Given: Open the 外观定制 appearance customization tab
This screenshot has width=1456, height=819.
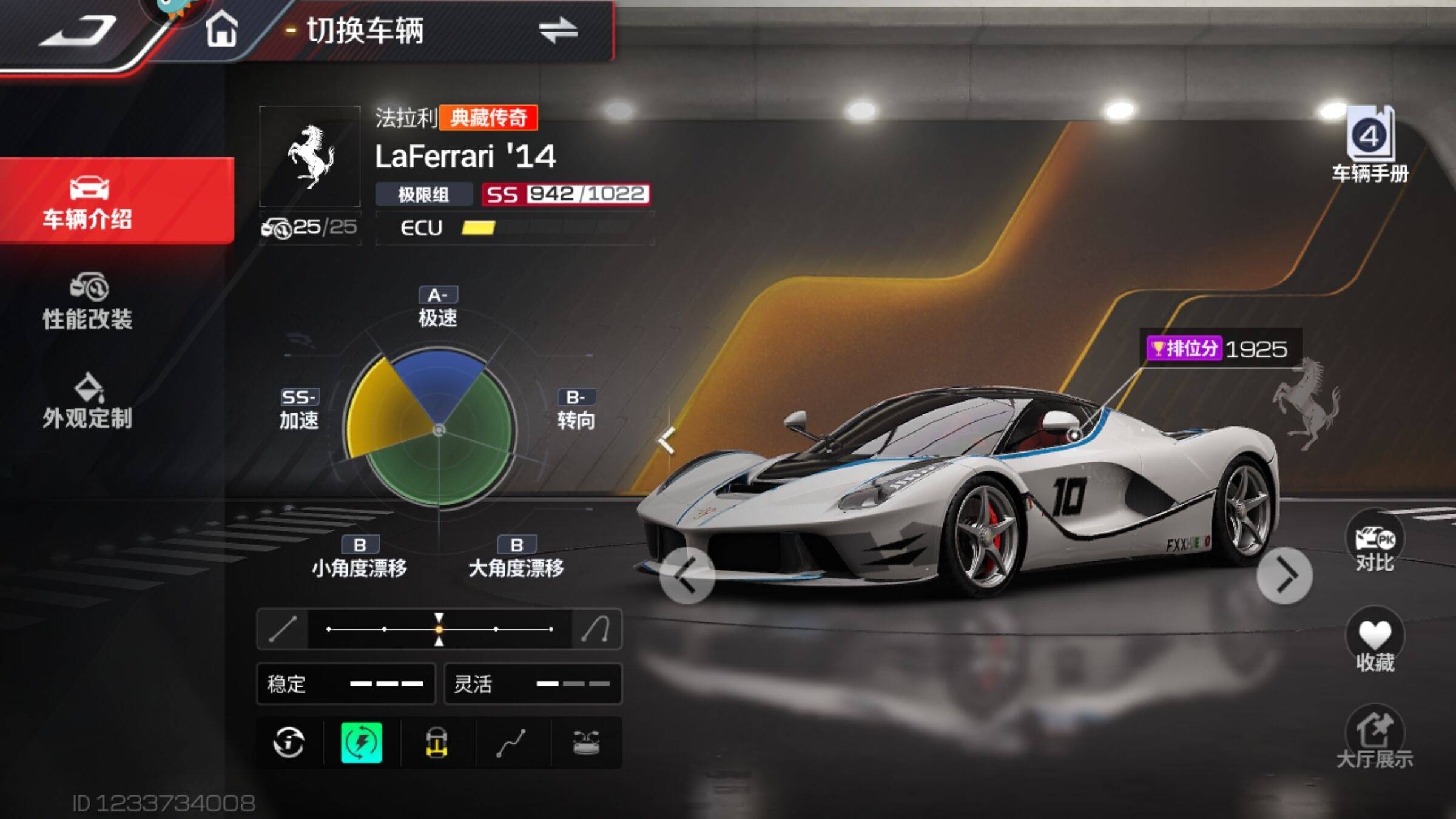Looking at the screenshot, I should pos(89,402).
